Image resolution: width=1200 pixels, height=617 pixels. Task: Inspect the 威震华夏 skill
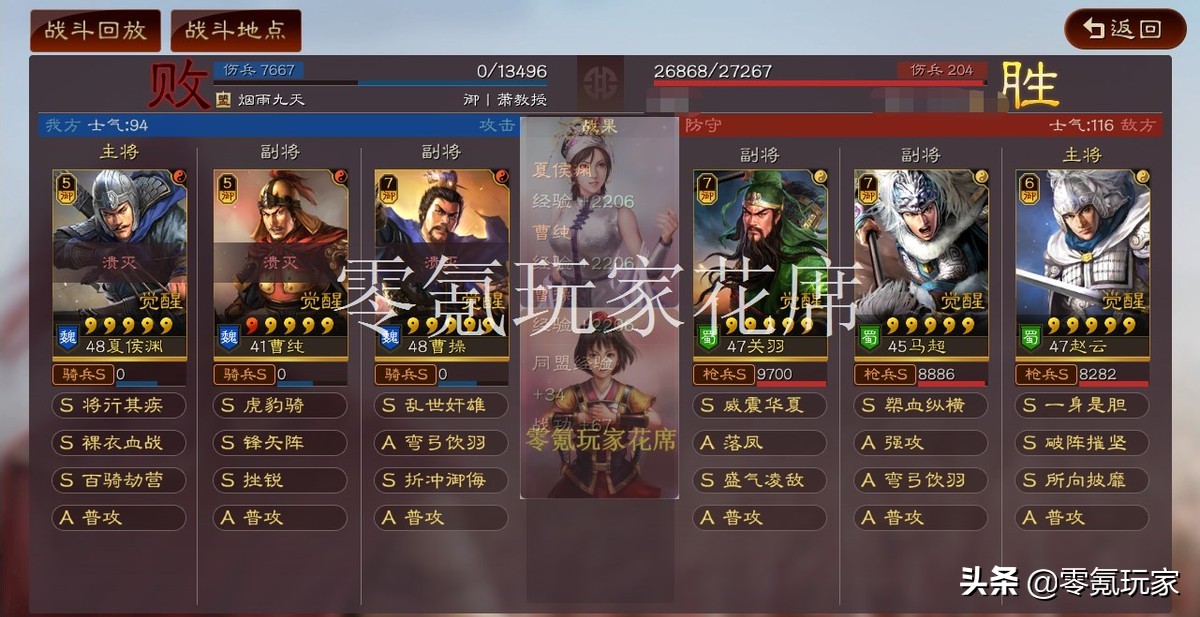click(761, 406)
